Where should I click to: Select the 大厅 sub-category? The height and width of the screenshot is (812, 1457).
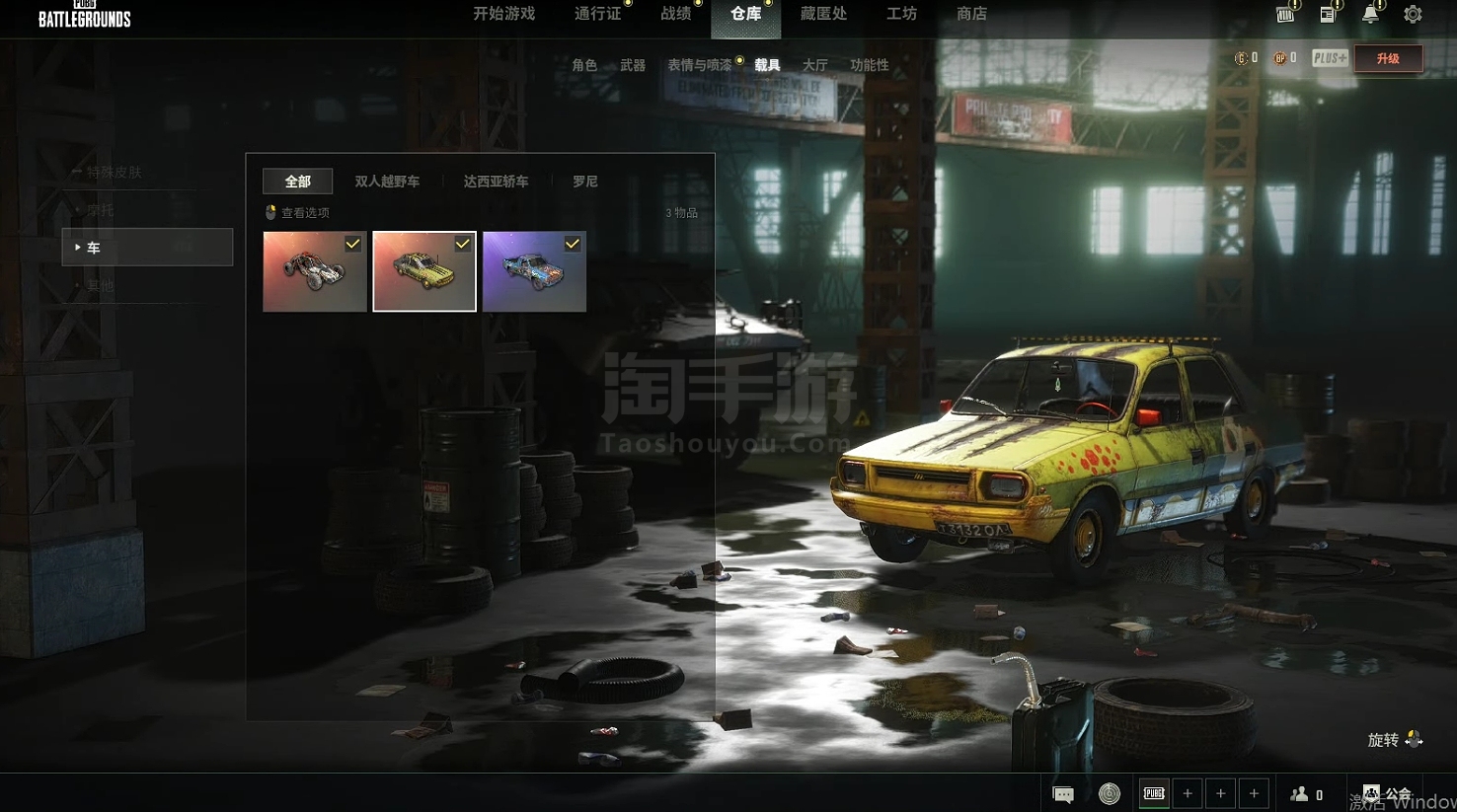coord(814,65)
